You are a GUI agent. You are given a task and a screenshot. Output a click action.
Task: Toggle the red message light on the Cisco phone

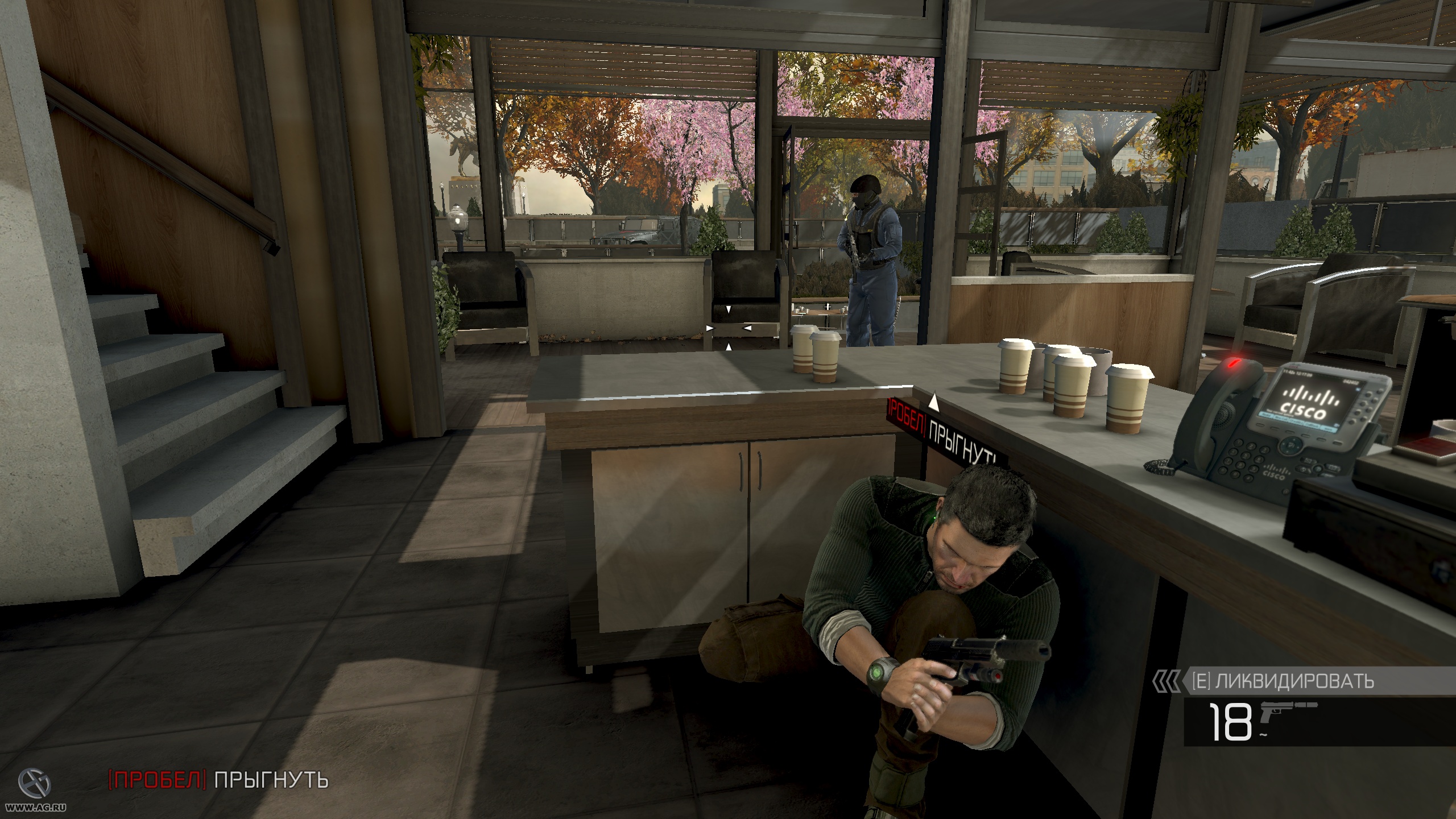pyautogui.click(x=1232, y=364)
